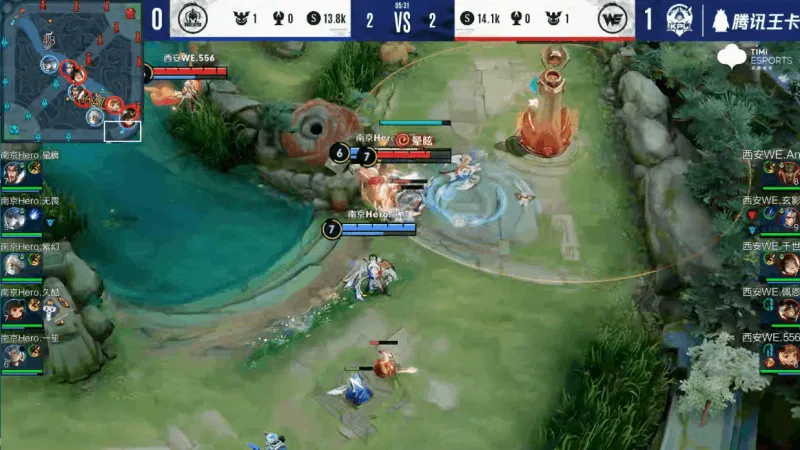Click the Nanjing Hero team logo on scoreboard

click(195, 19)
